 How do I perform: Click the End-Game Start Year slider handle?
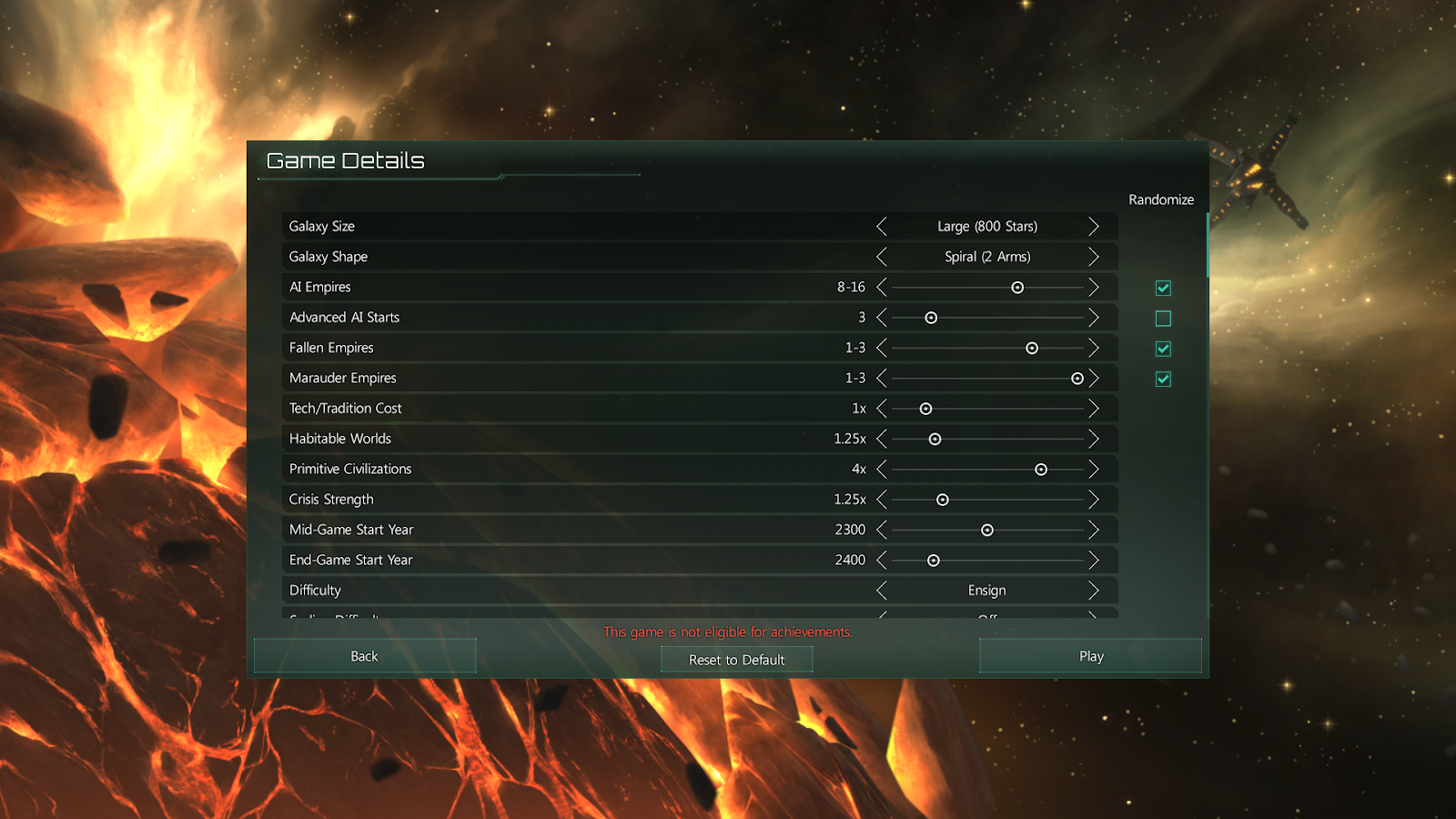(x=933, y=561)
